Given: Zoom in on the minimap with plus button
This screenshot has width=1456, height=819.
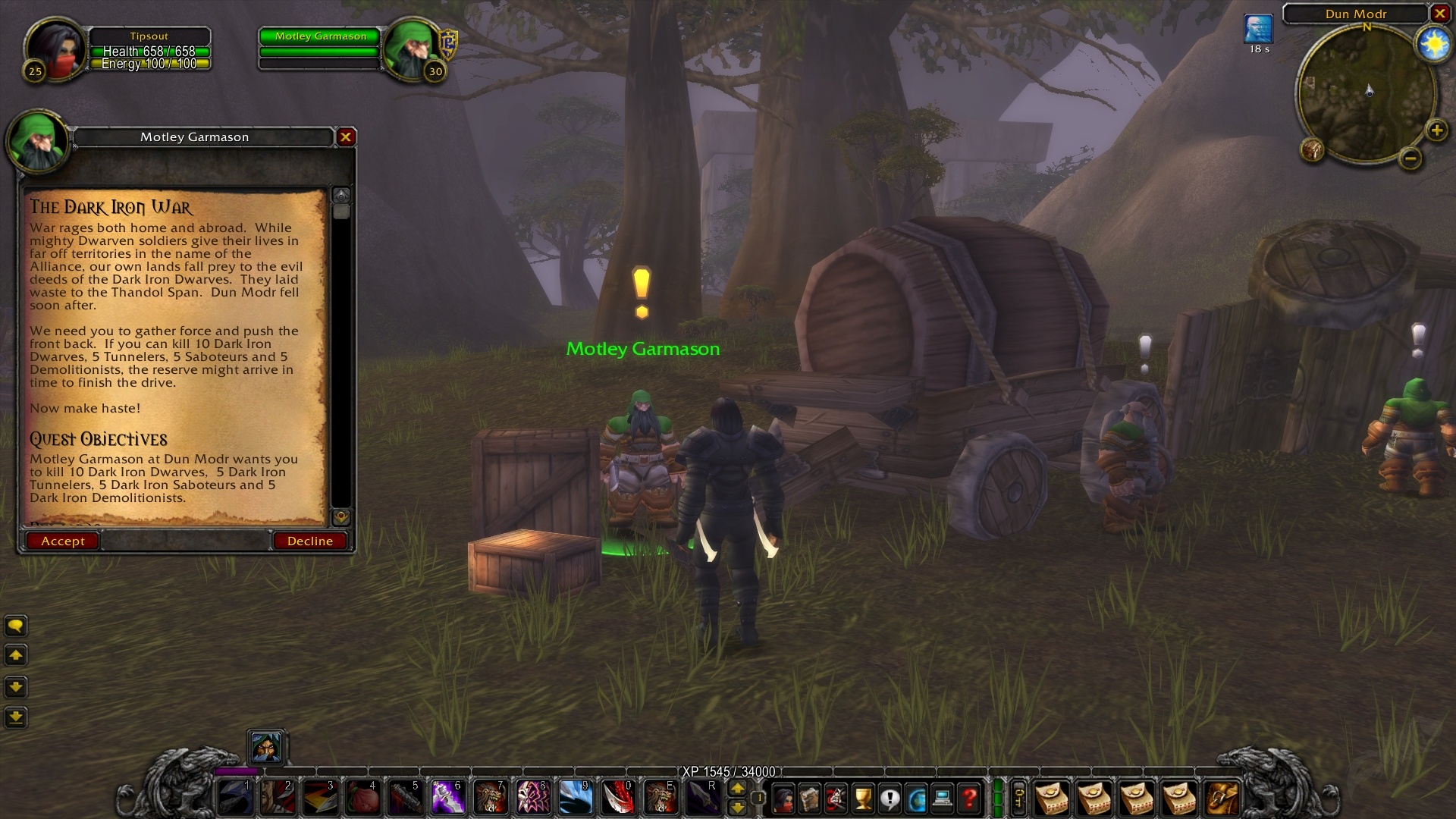Looking at the screenshot, I should tap(1436, 129).
